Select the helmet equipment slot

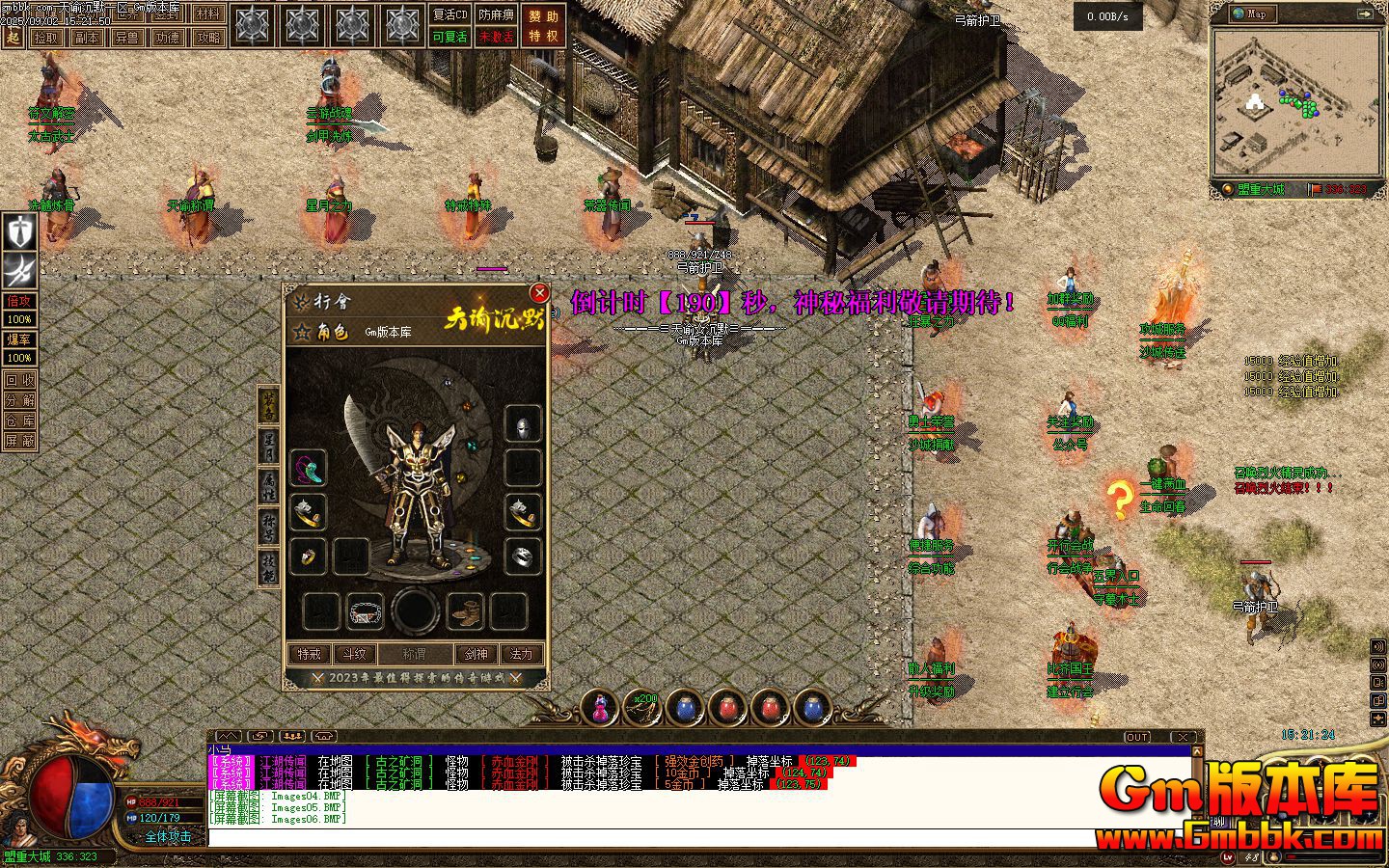tap(523, 423)
